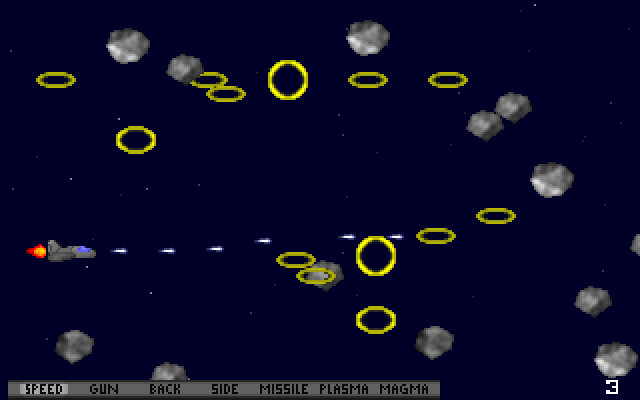Viewport: 640px width, 400px height.
Task: Choose the GUN upgrade in the power bar
Action: point(104,389)
